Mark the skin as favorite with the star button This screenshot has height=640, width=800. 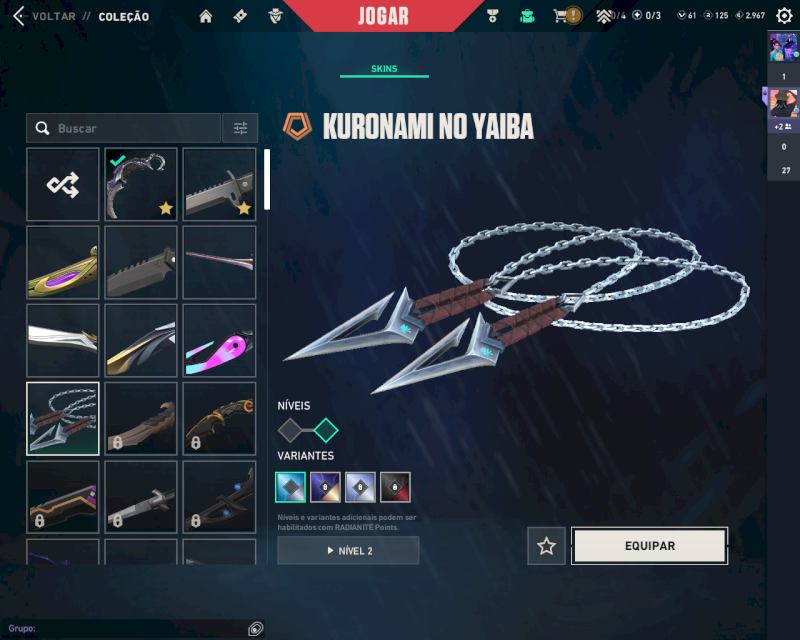(546, 546)
